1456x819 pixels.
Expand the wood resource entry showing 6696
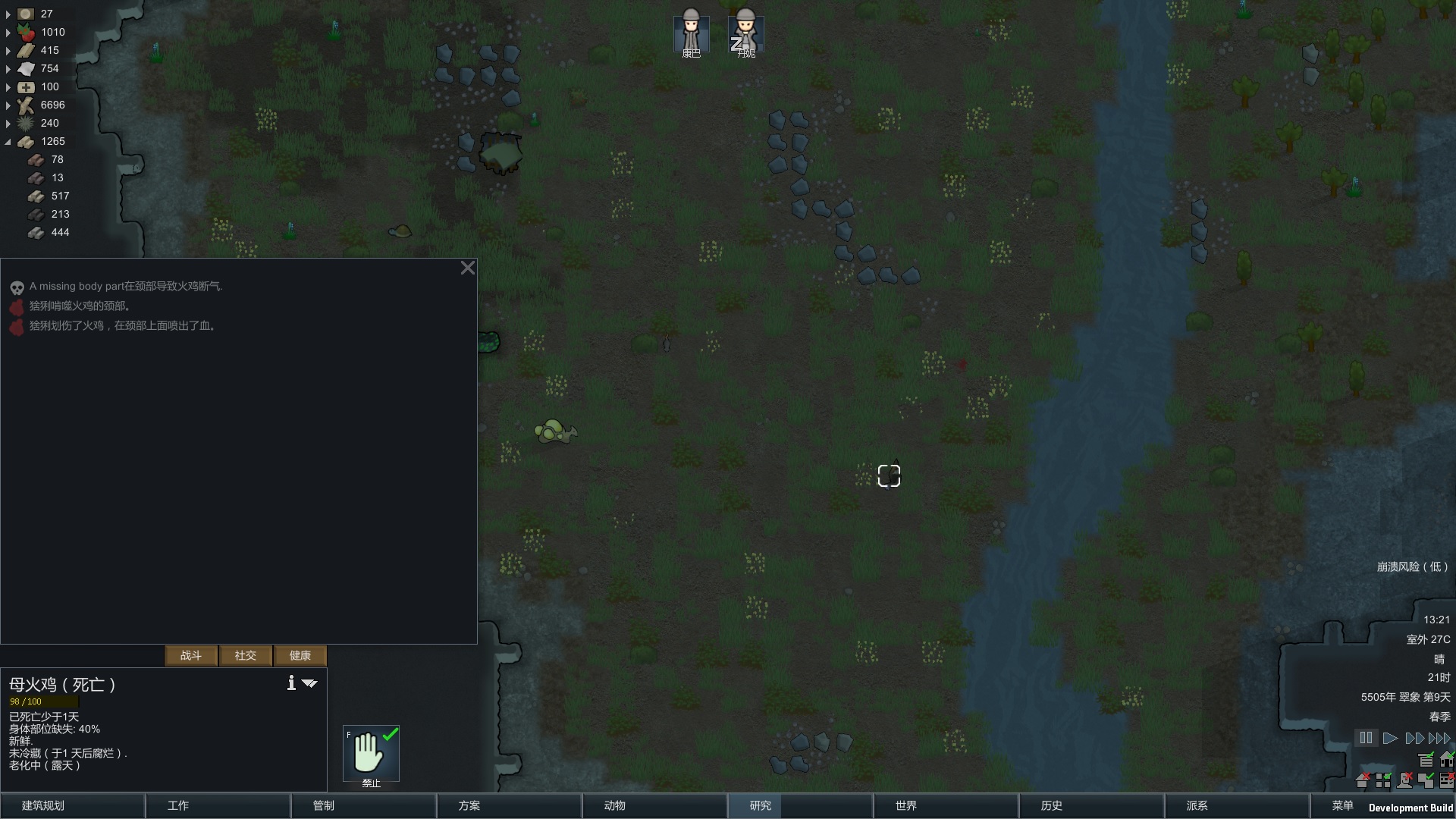(x=8, y=105)
